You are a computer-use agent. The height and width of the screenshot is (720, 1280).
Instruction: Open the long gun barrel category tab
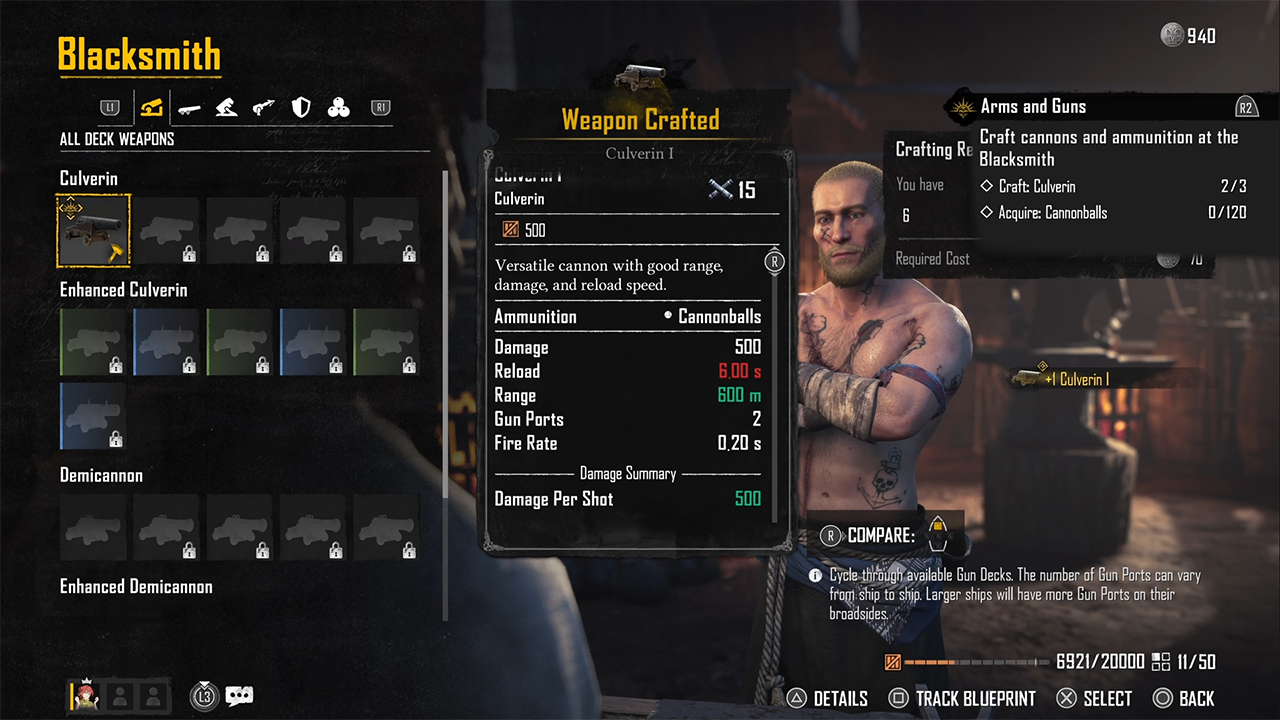point(189,107)
